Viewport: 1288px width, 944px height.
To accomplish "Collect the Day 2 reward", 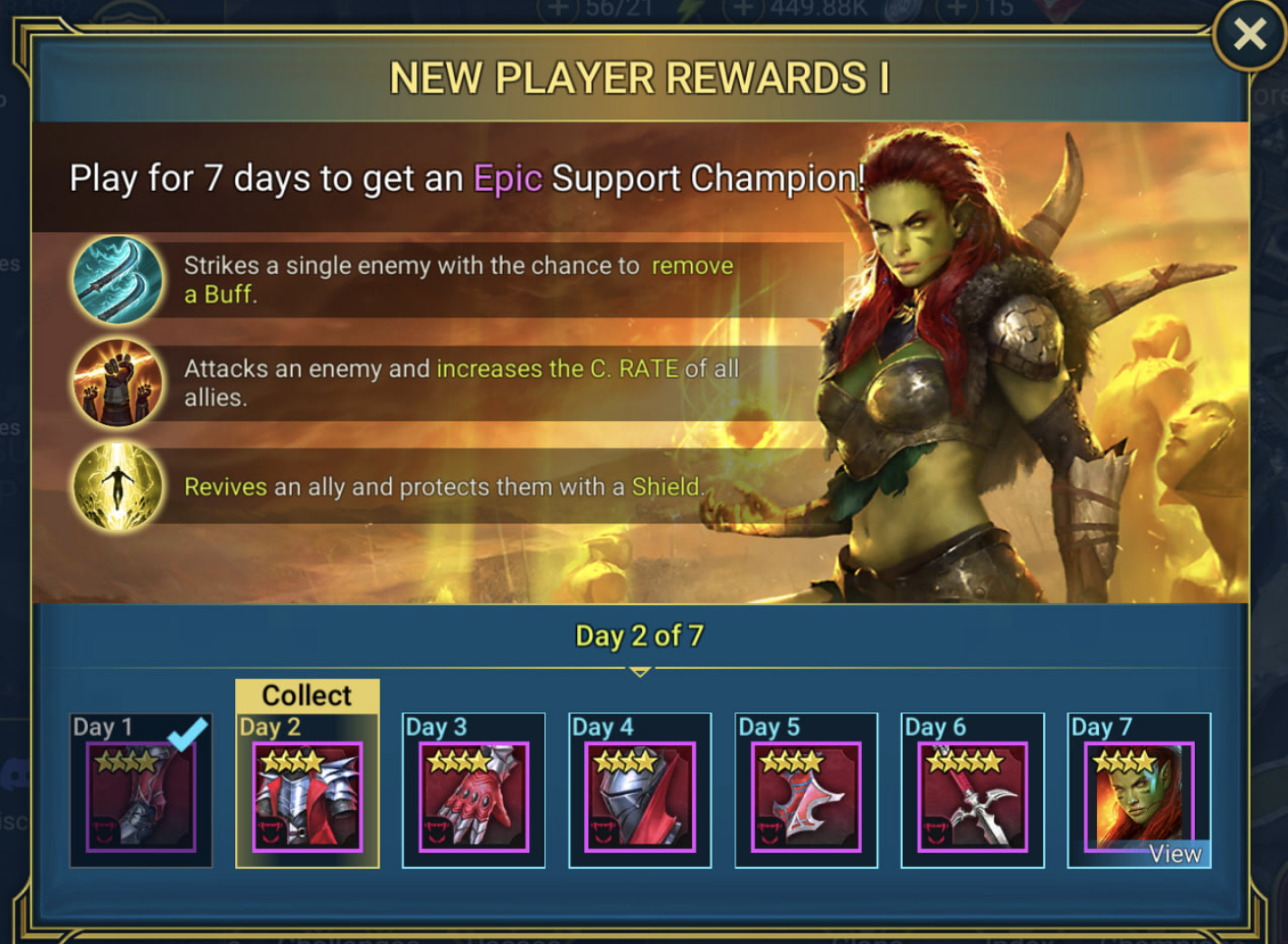I will [307, 695].
